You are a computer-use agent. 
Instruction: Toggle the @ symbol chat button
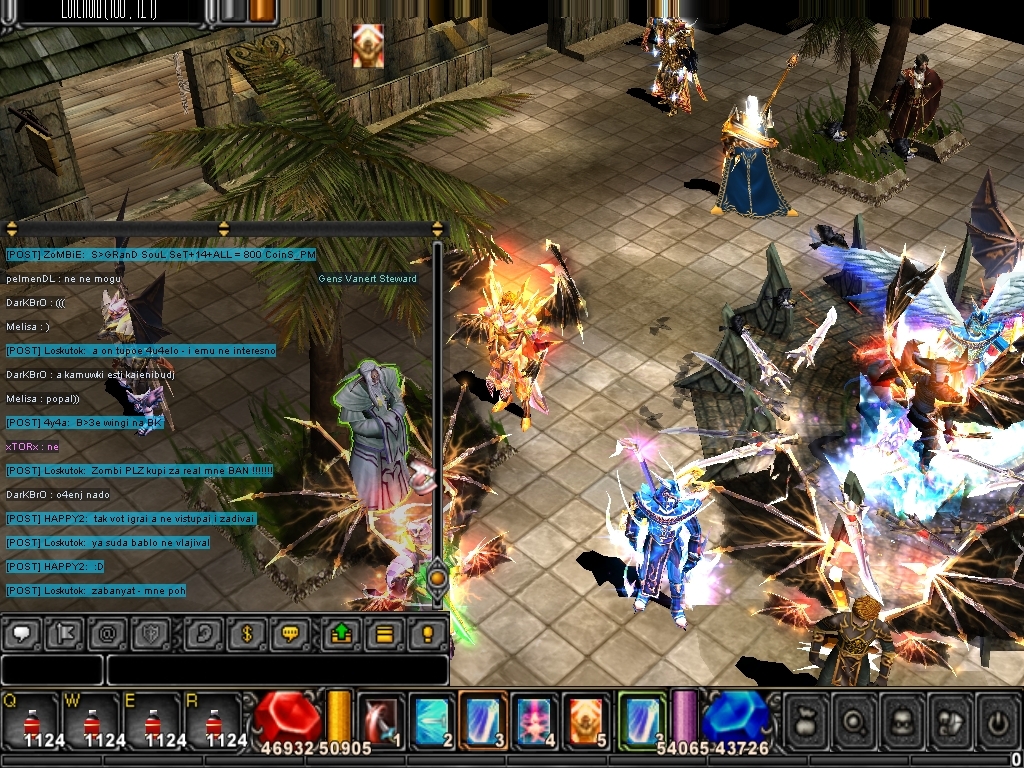click(x=107, y=633)
